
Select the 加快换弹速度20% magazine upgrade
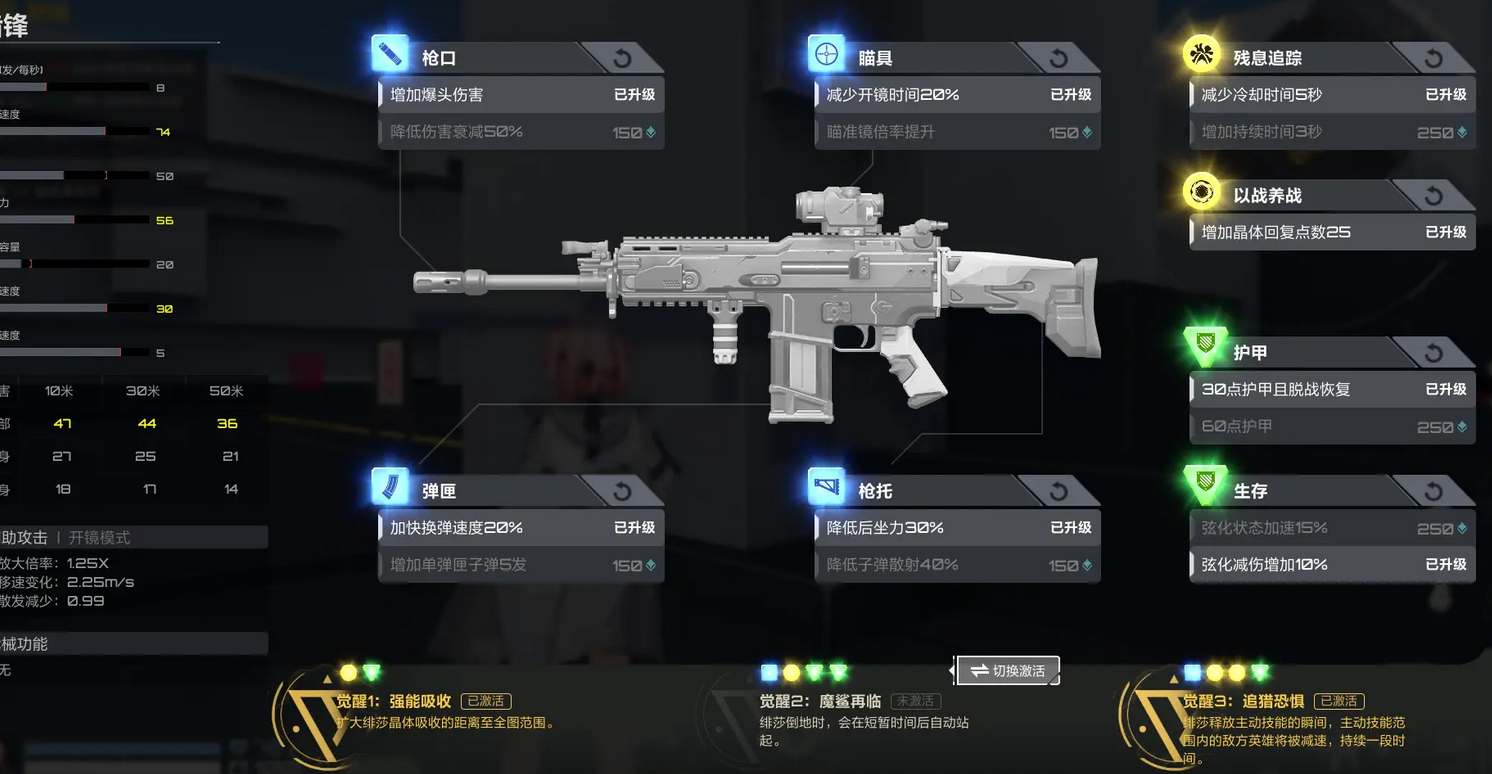point(520,528)
